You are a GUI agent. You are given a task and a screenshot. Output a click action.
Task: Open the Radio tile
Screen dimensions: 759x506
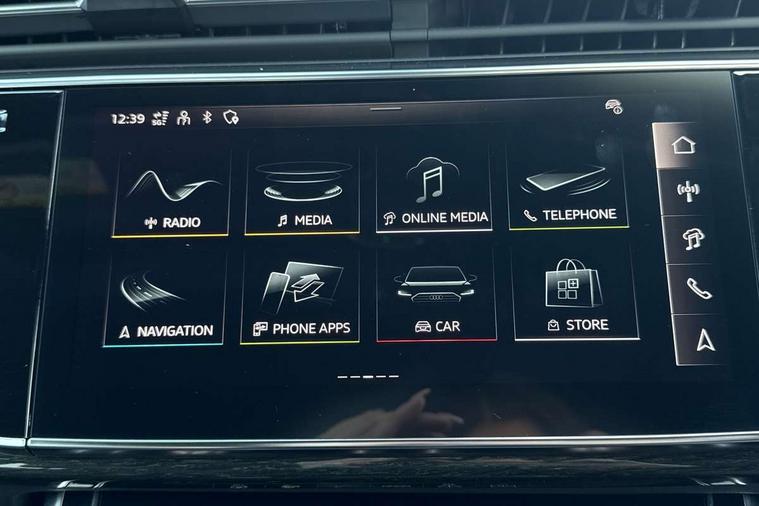tap(171, 193)
